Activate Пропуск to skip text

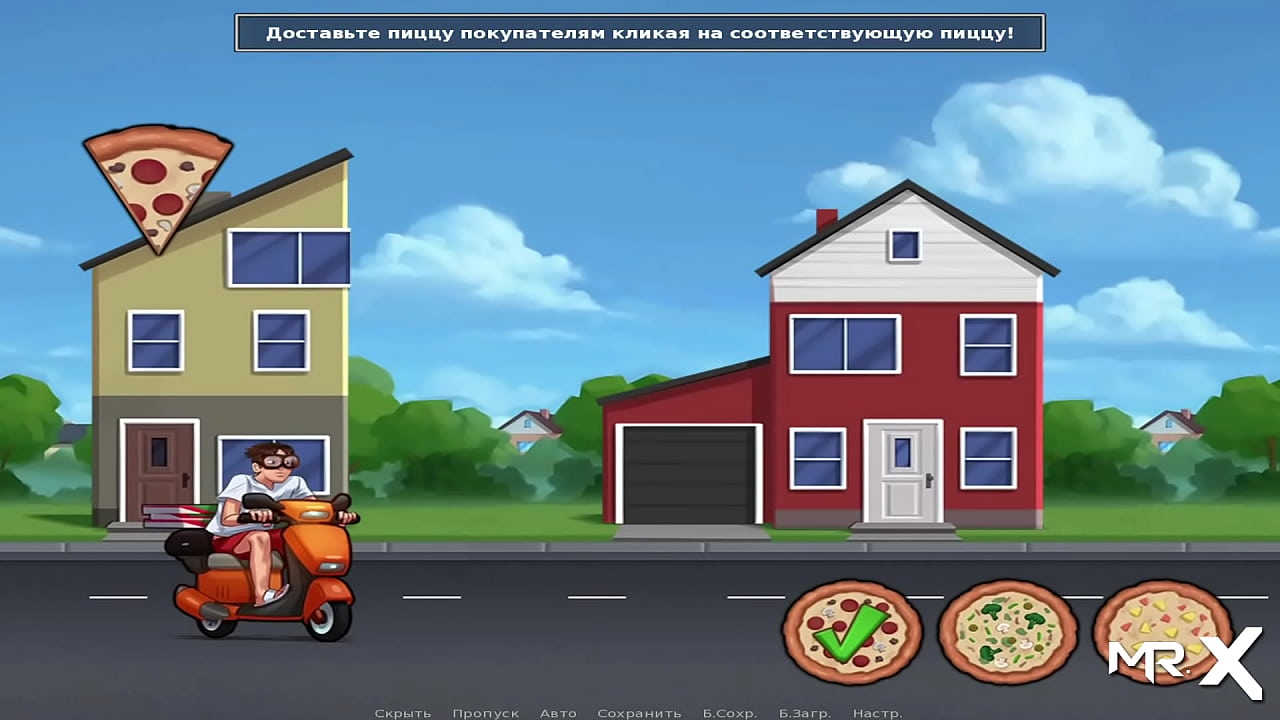pyautogui.click(x=485, y=713)
